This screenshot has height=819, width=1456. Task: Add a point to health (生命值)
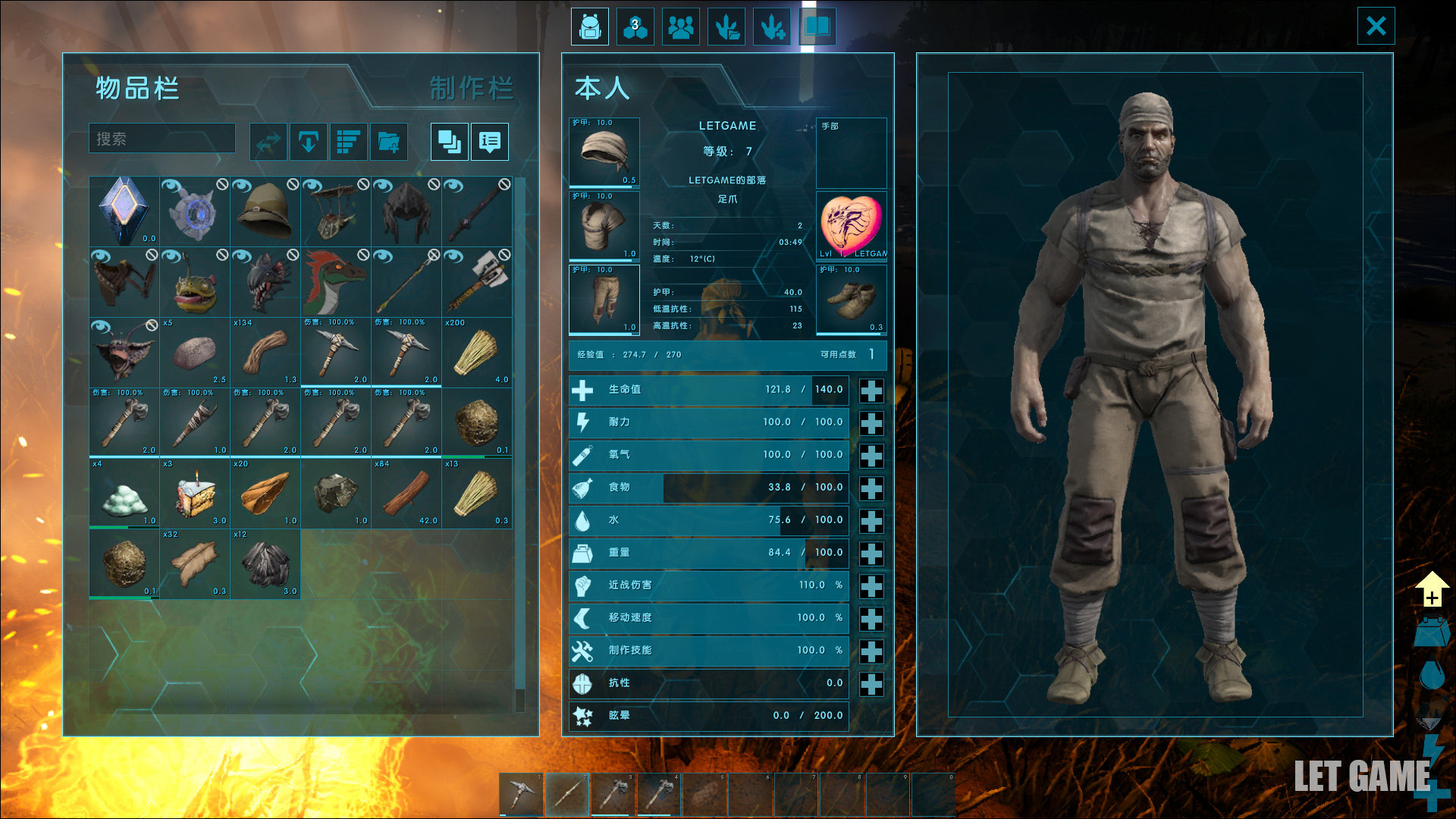871,391
